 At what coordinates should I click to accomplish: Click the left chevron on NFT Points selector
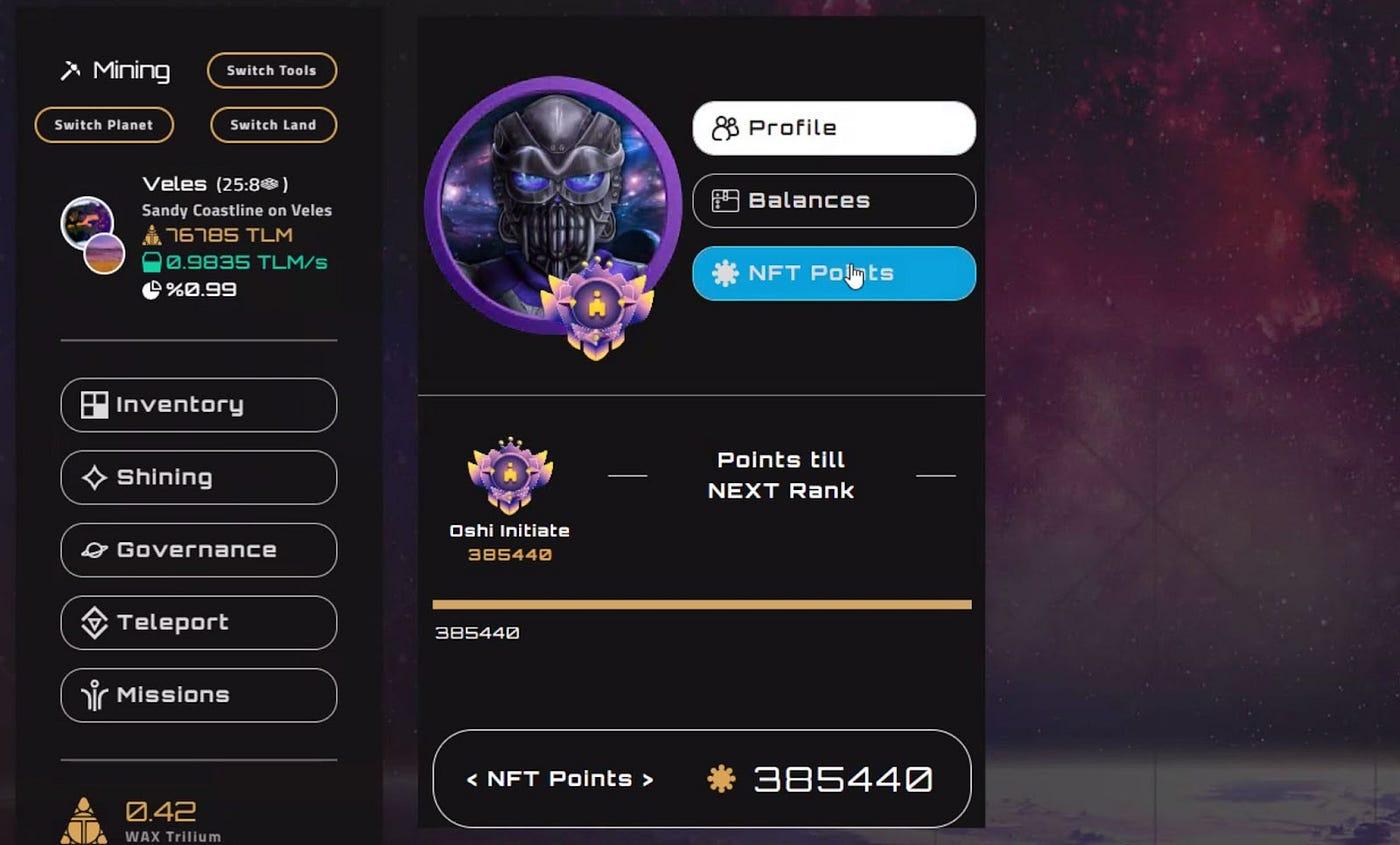pyautogui.click(x=473, y=778)
